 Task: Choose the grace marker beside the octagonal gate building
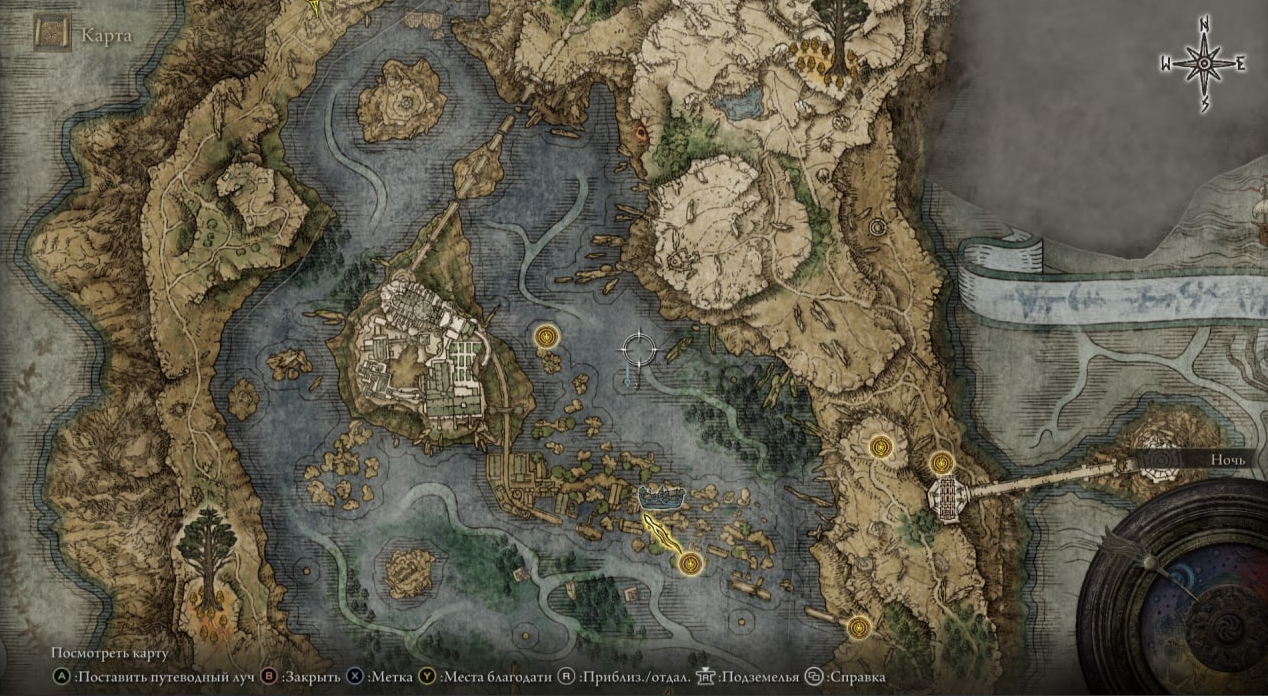(942, 463)
